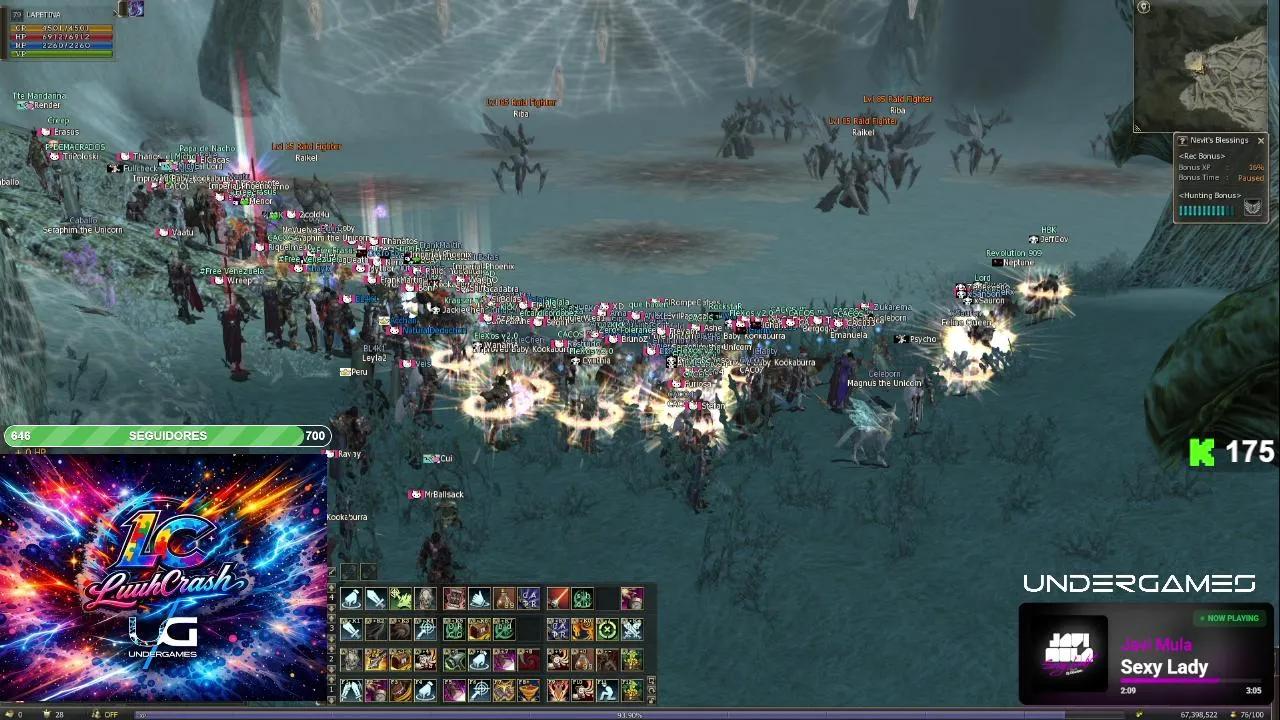
Task: Activate the green circled X skill
Action: (607, 629)
